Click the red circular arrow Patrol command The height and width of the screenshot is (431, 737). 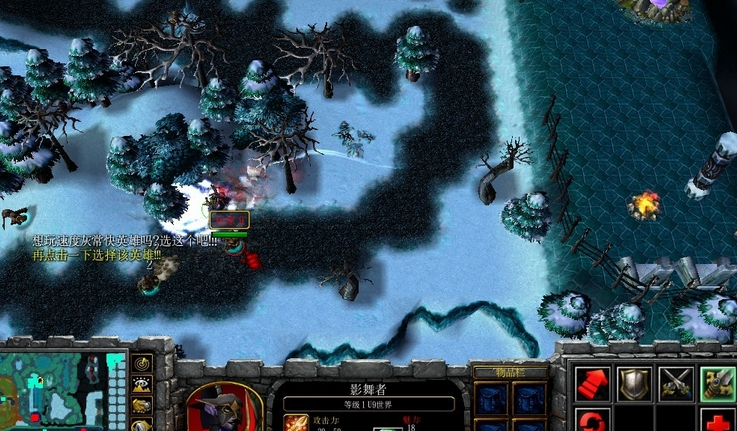pos(592,420)
